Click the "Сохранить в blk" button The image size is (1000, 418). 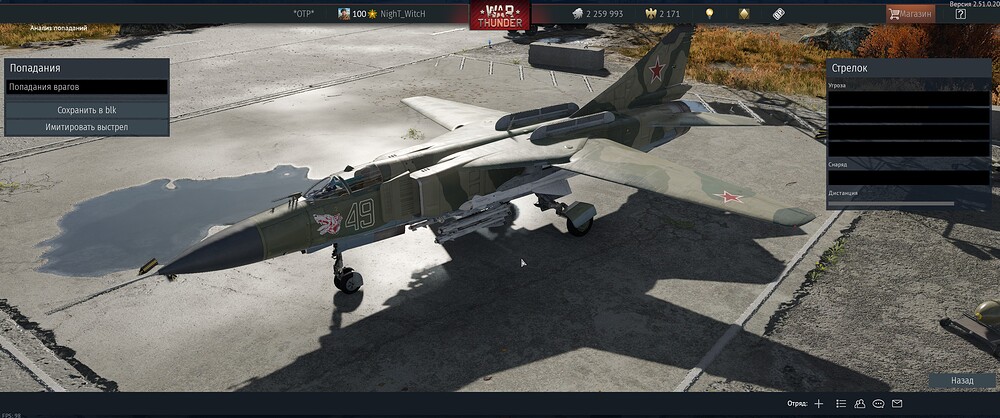pos(85,110)
